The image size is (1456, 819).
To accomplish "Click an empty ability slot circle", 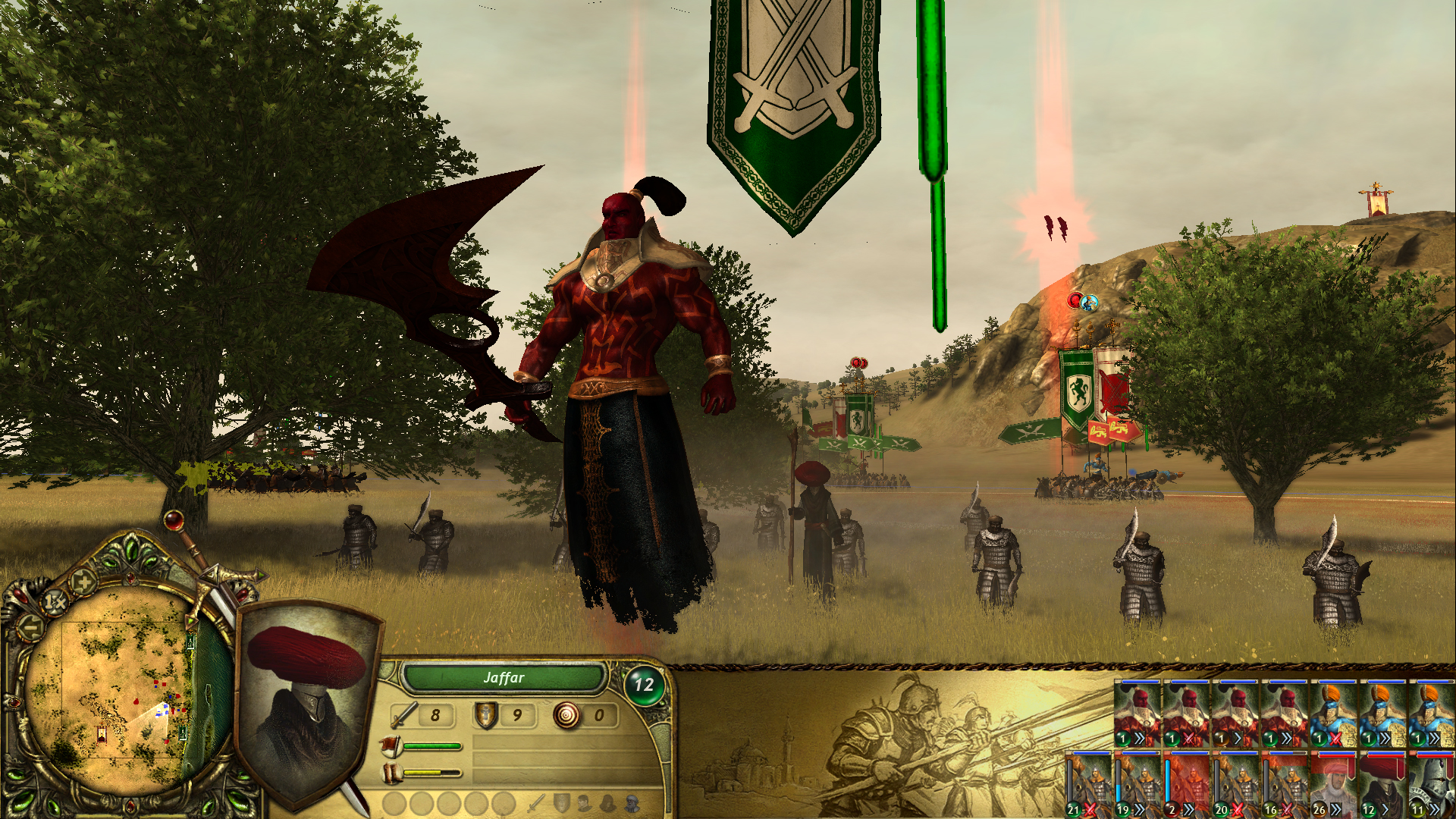I will [x=395, y=804].
